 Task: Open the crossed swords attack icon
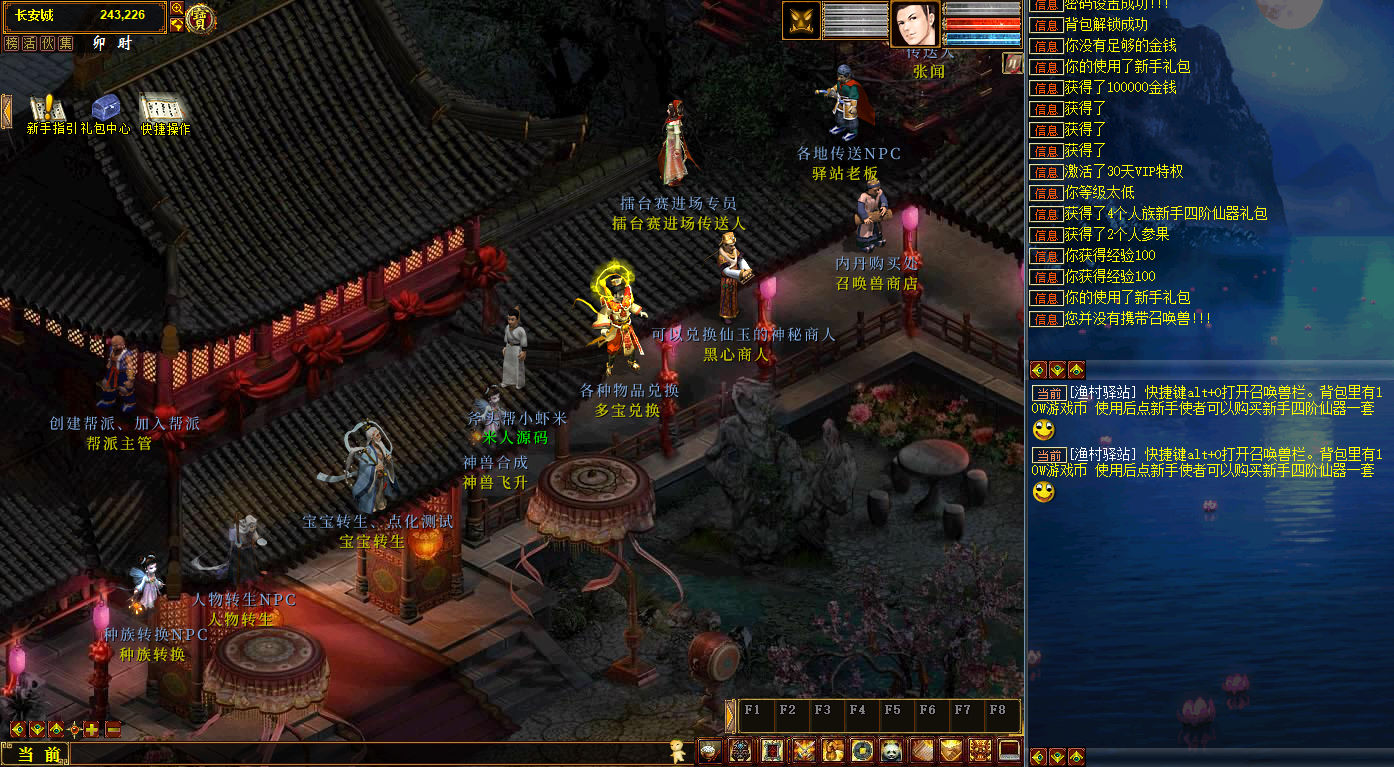(803, 750)
